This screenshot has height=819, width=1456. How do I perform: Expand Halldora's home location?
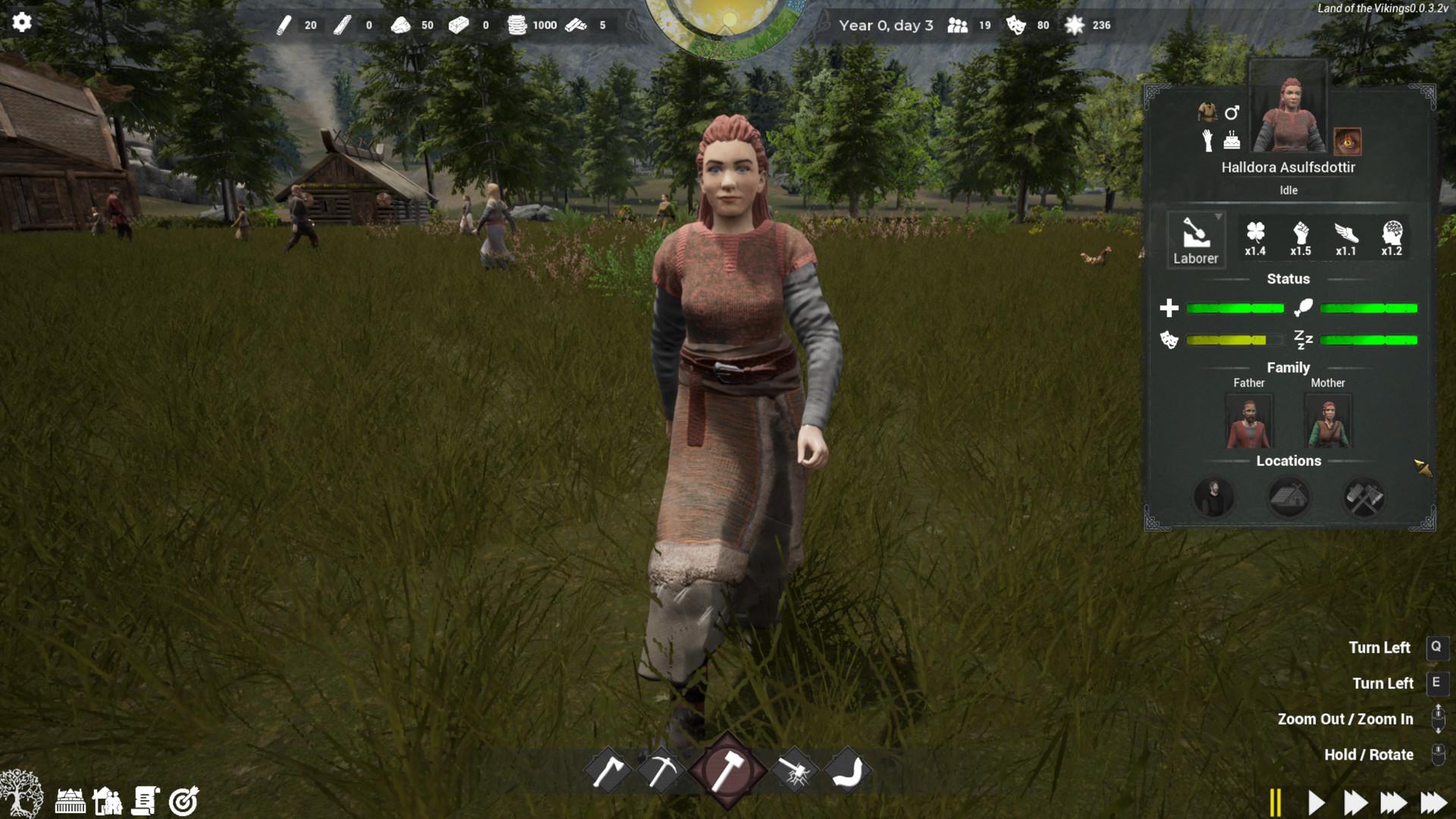[1288, 497]
